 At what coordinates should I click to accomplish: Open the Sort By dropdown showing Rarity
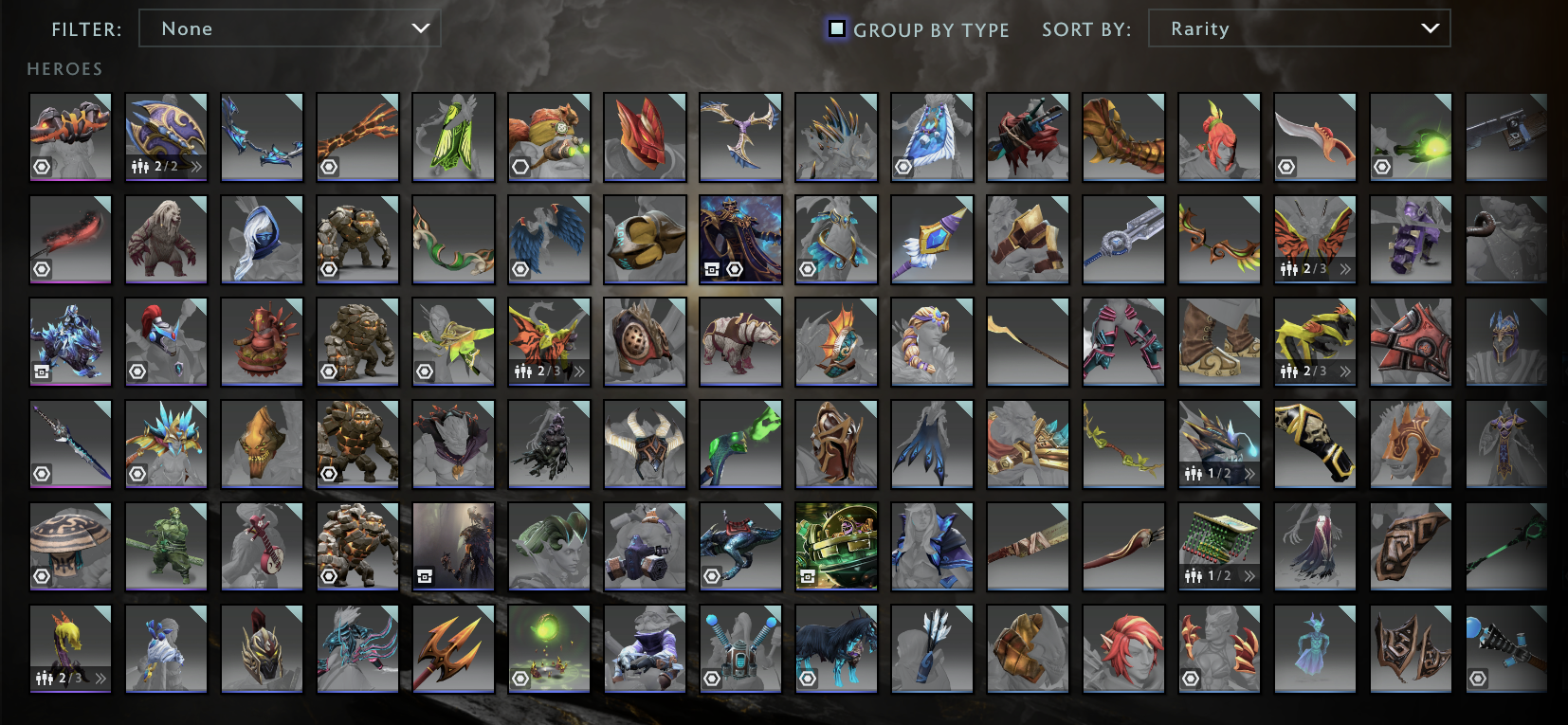coord(1299,28)
